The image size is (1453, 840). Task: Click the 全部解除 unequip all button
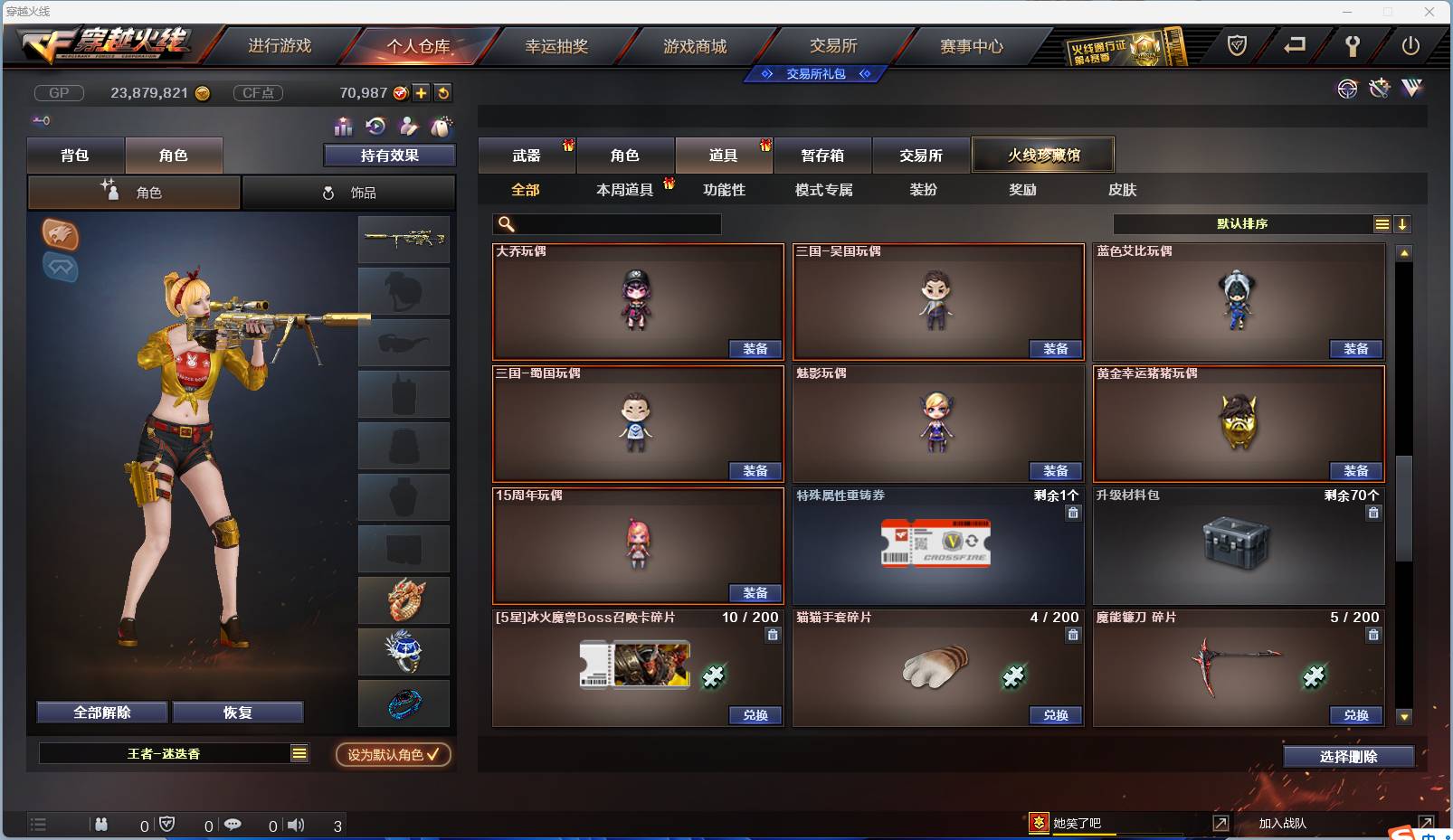pos(100,712)
